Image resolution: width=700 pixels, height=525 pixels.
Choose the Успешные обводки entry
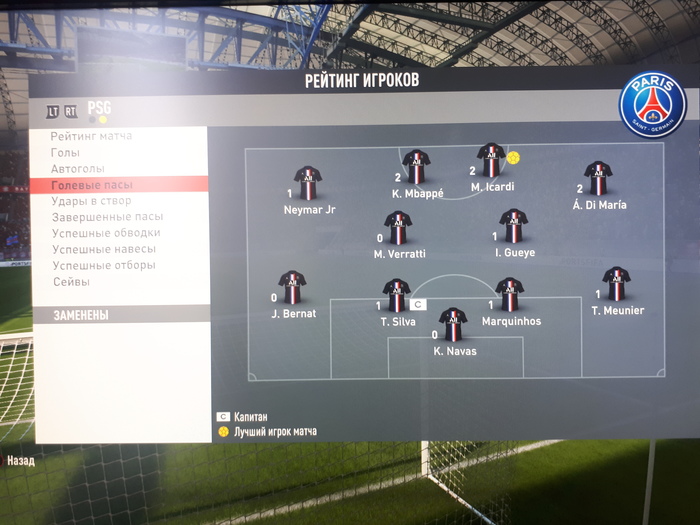[x=106, y=233]
